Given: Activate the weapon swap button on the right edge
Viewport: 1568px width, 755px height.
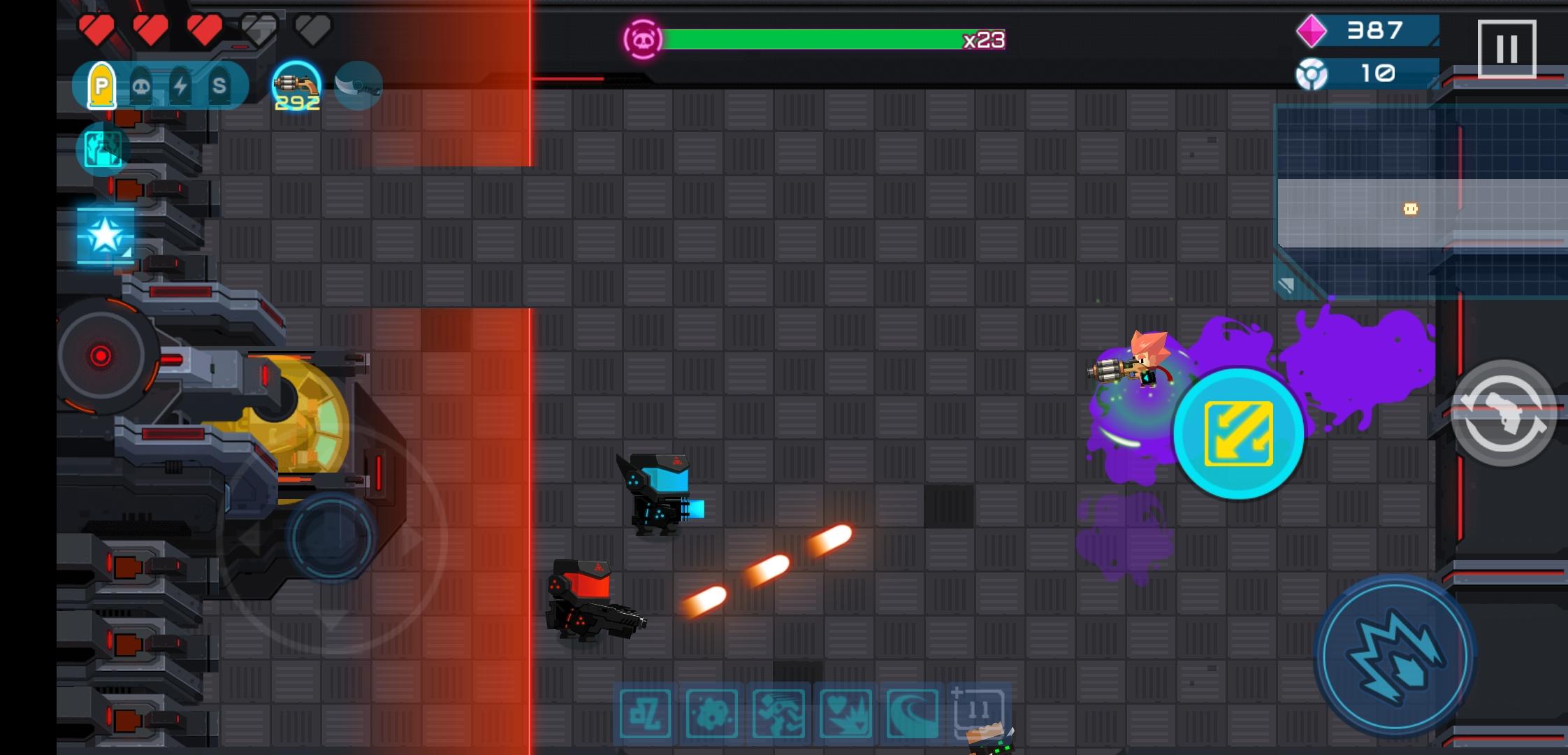Looking at the screenshot, I should click(x=1504, y=412).
